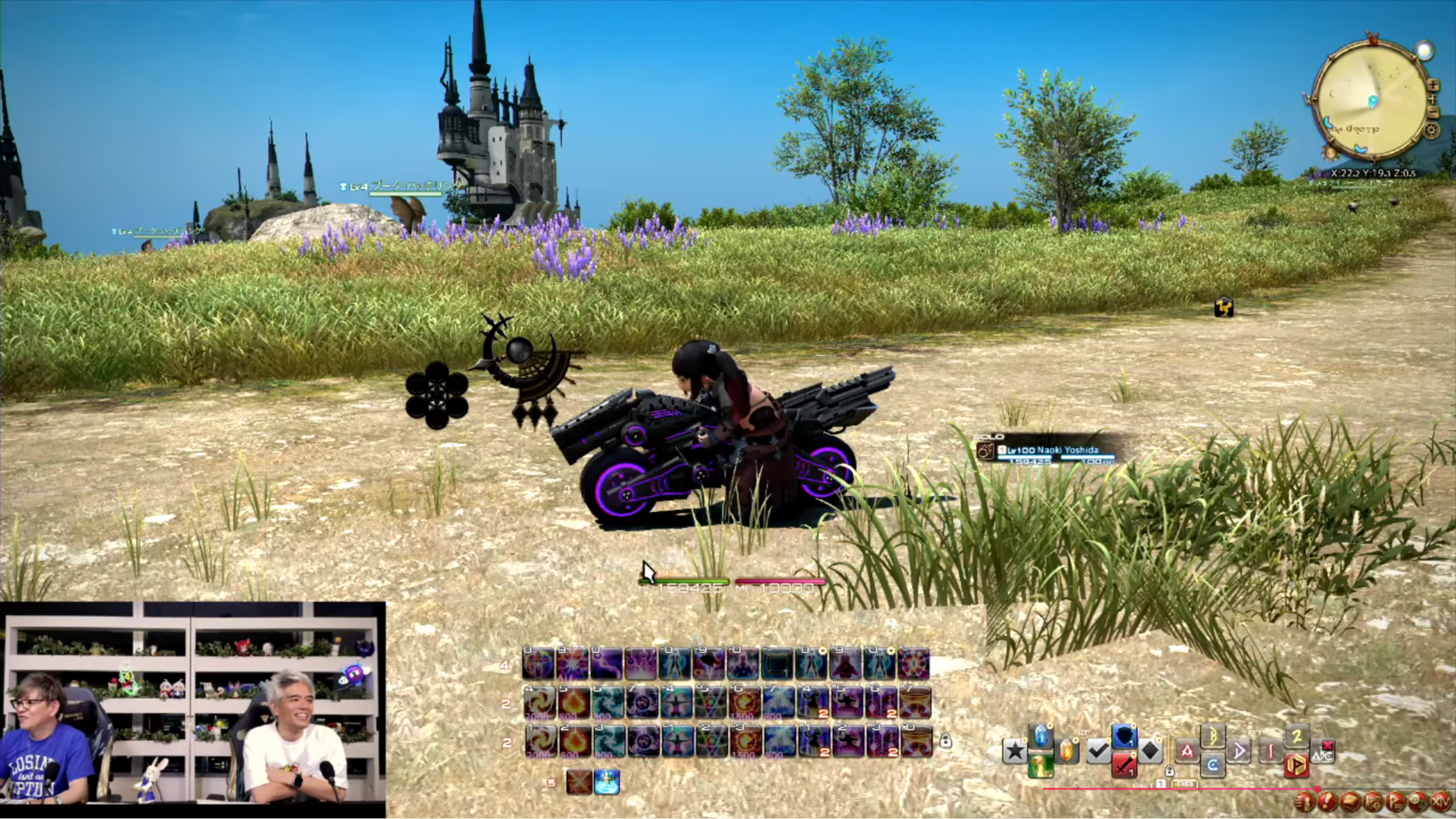
Task: Zoom in the minimap with plus button
Action: click(1433, 85)
